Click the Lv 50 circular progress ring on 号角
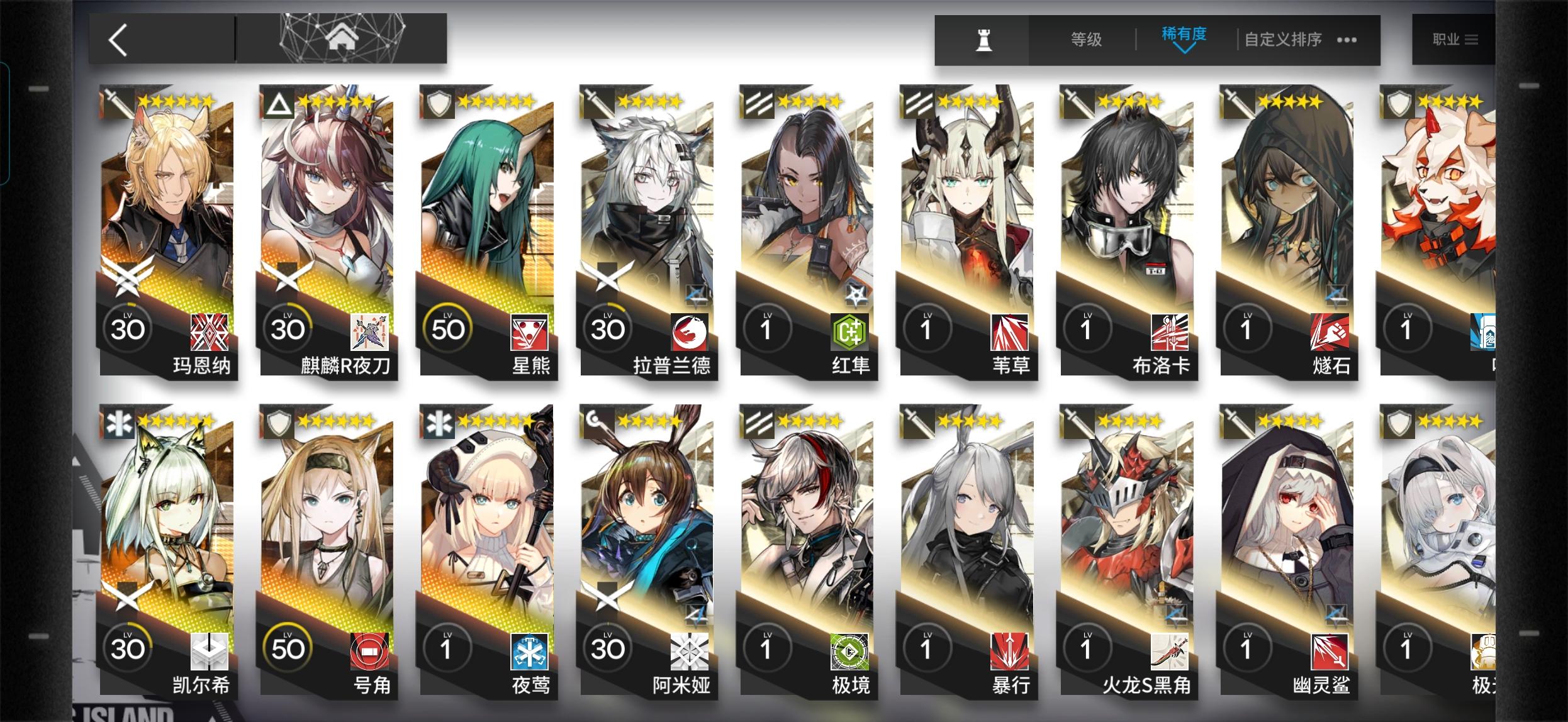Screen dimensions: 1568x722 [288, 646]
